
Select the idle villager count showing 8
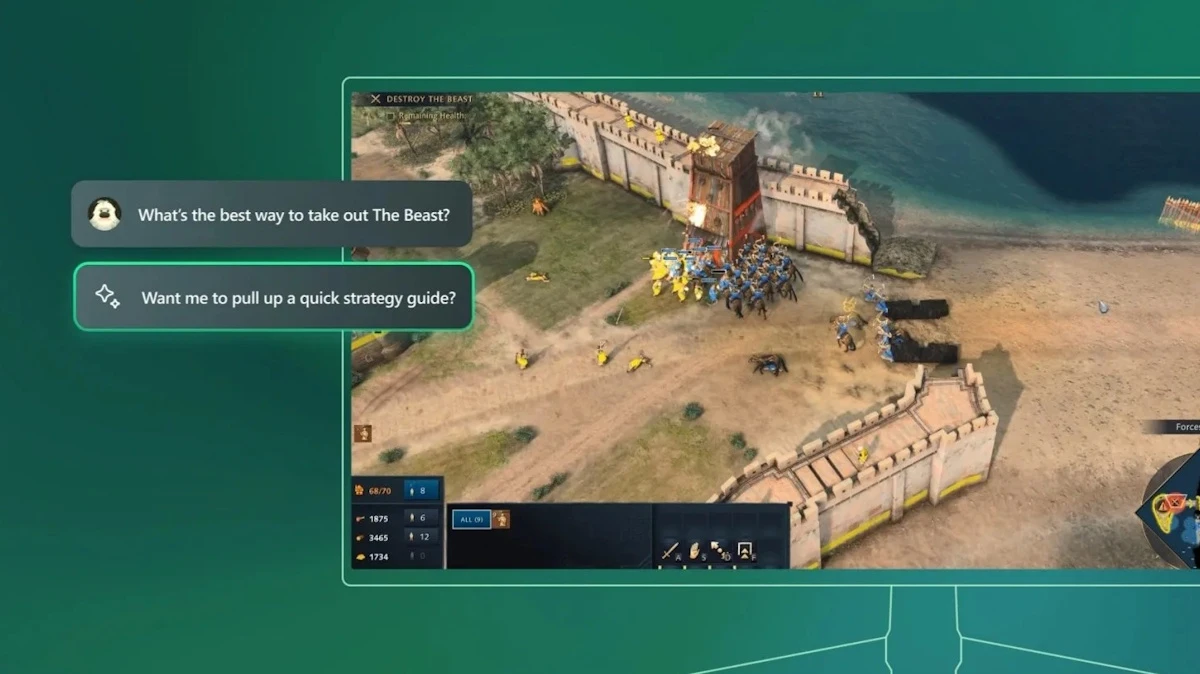coord(422,491)
